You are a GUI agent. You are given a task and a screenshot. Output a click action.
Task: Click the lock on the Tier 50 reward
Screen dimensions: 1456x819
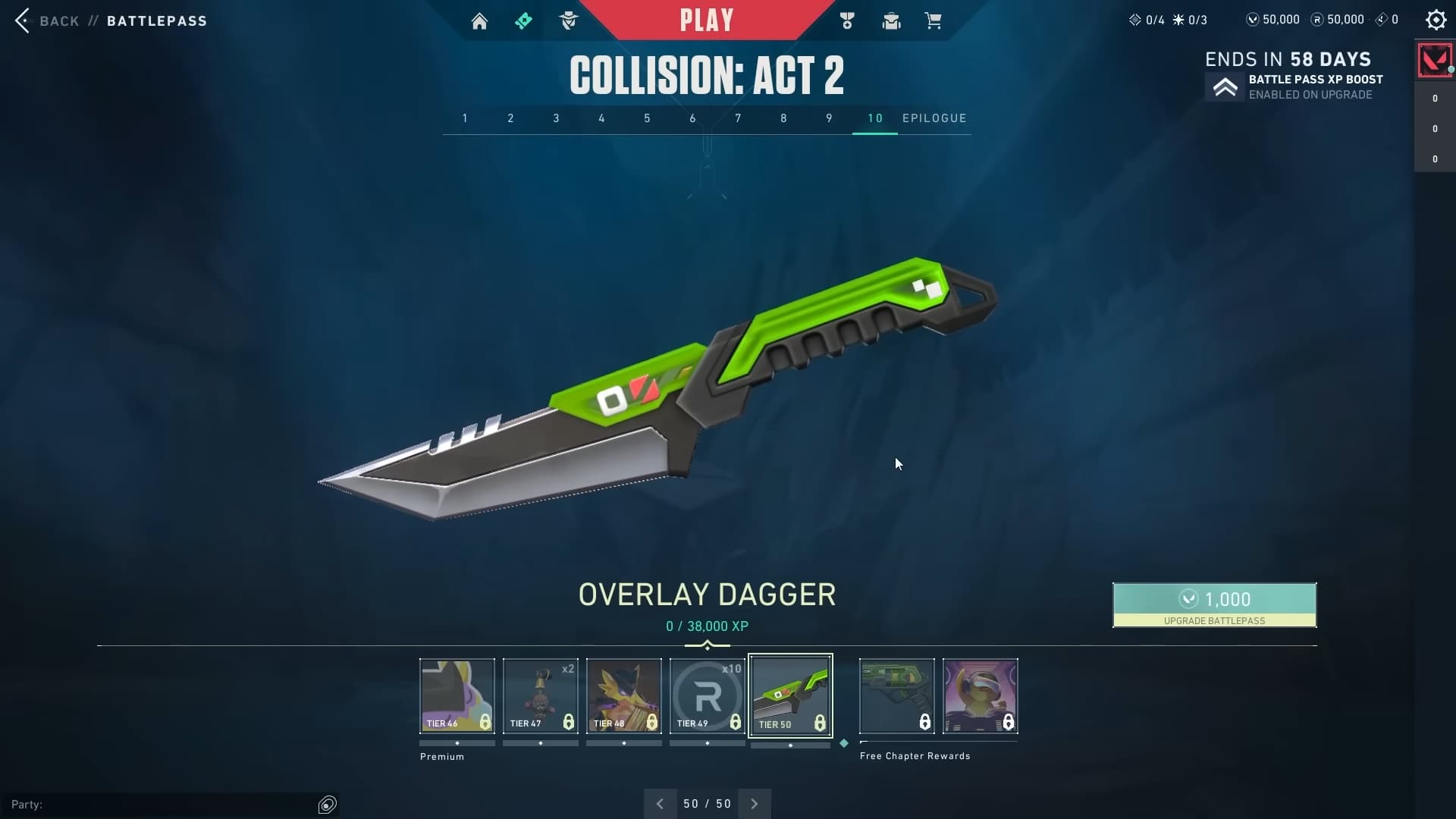821,723
